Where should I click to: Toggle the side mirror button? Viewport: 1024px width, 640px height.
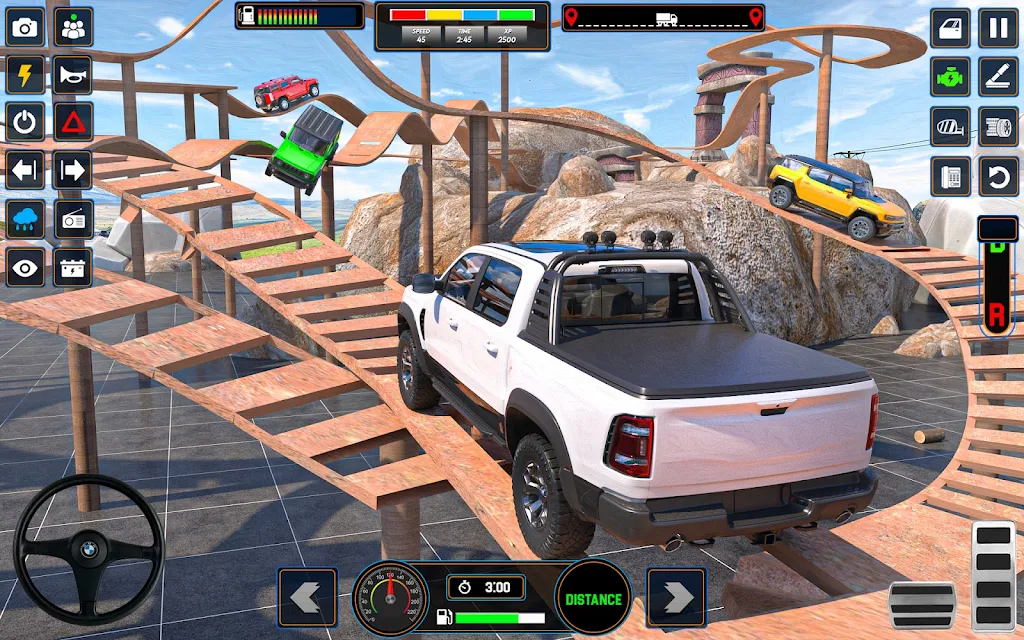click(950, 126)
